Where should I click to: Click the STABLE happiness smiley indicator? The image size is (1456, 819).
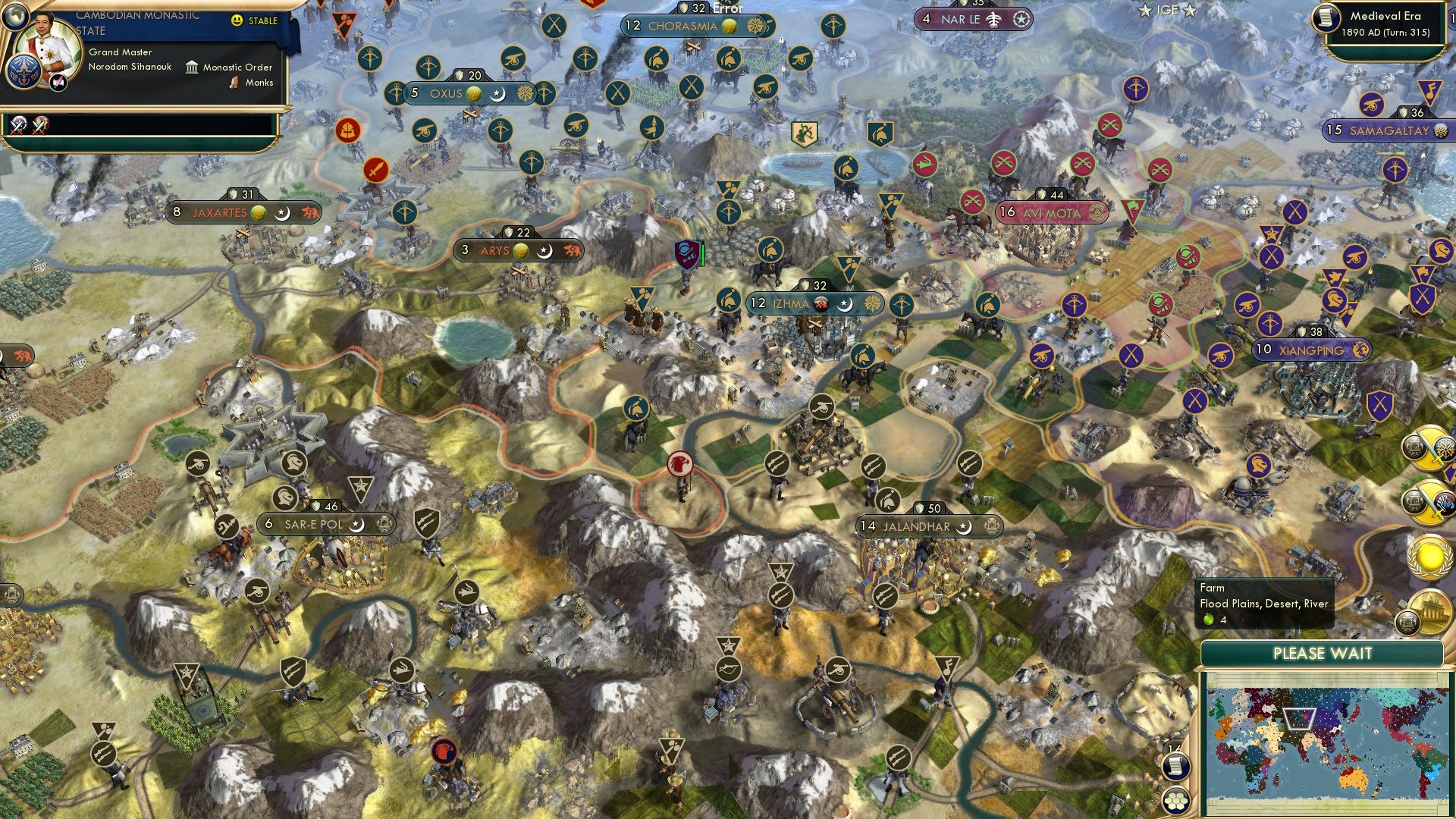tap(237, 20)
